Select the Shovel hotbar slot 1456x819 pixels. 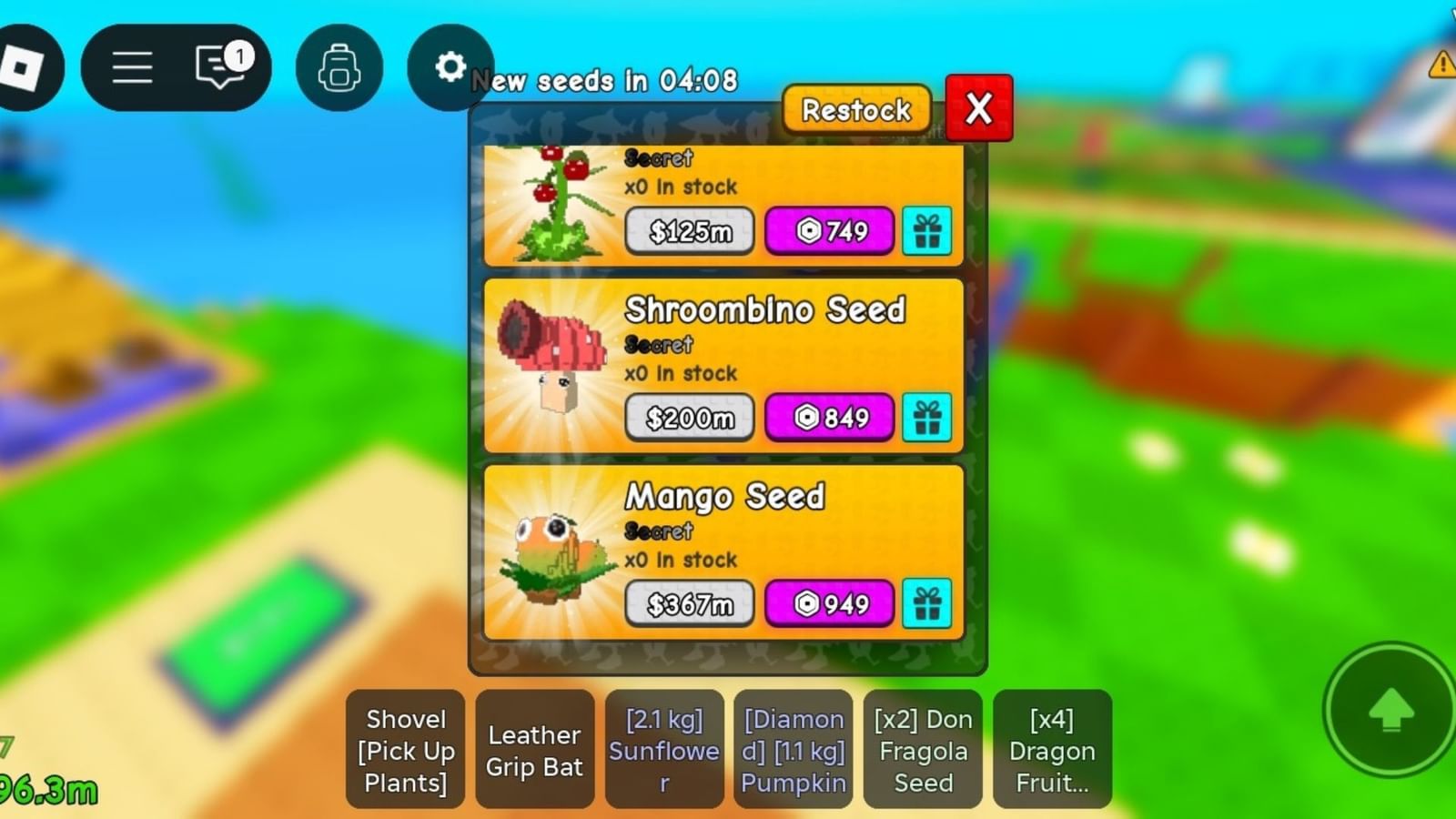[404, 750]
